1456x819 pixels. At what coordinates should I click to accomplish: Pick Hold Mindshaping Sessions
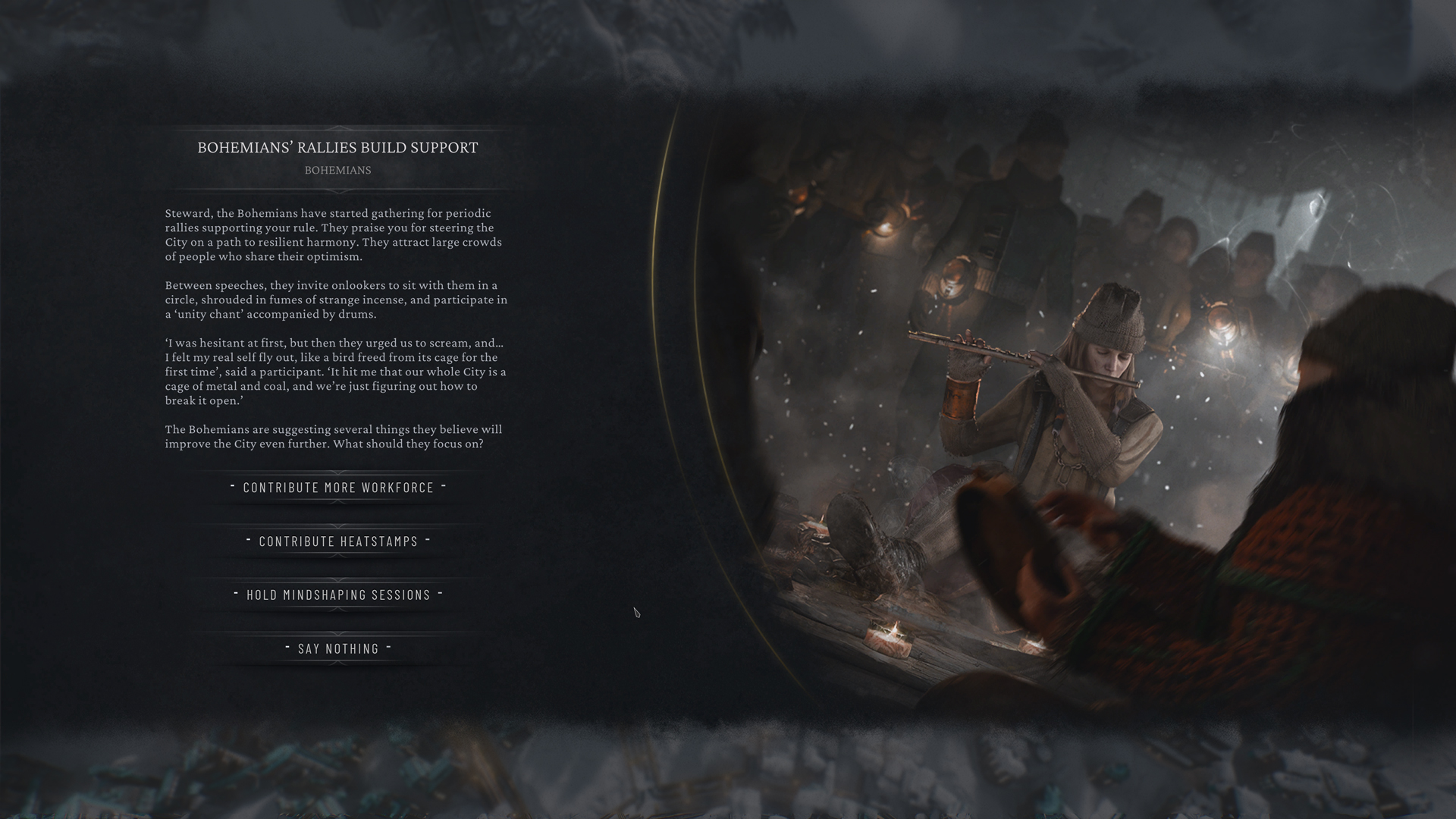(x=337, y=595)
